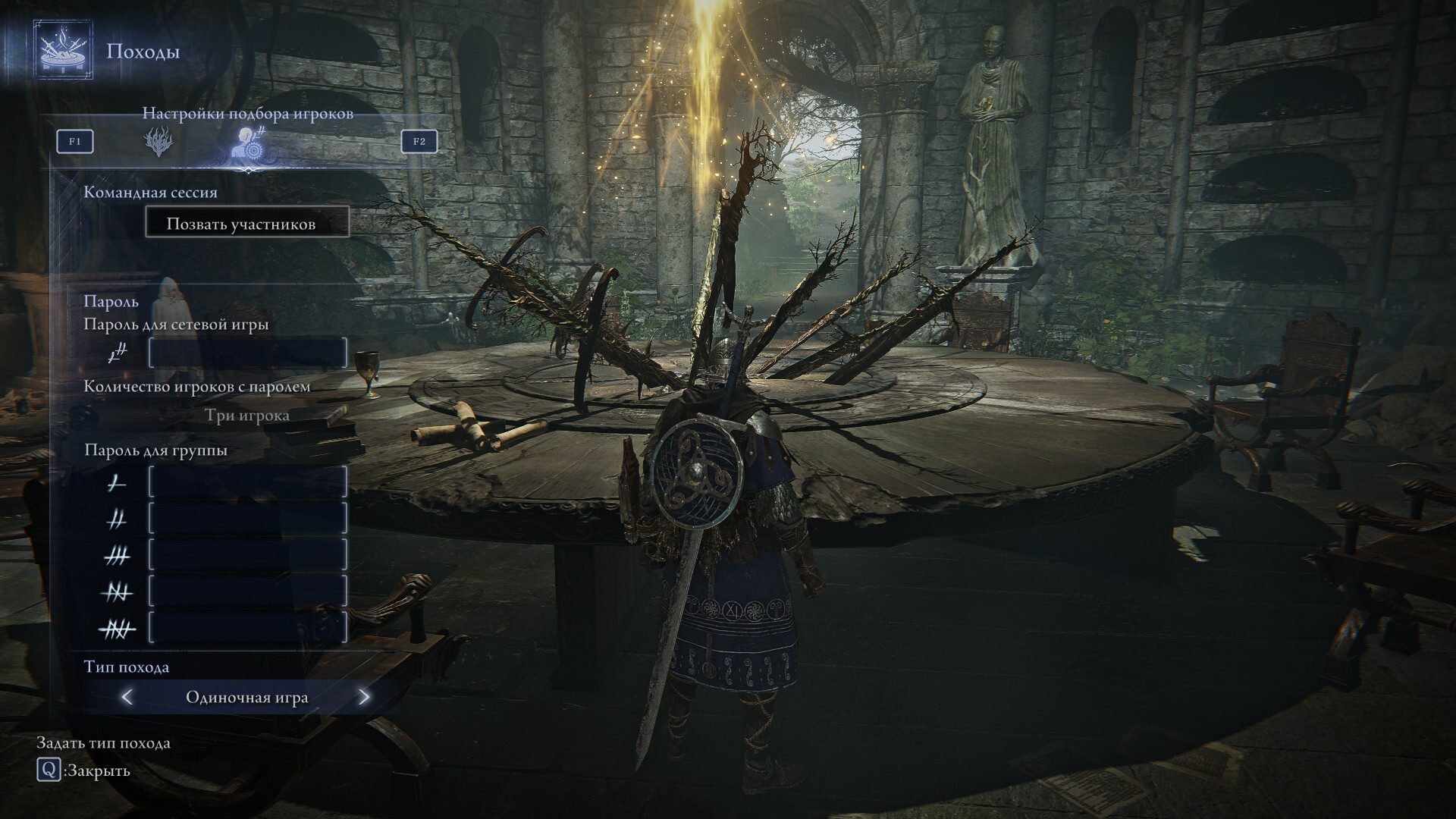Focus the "Пароль для сетевой игры" field
Image resolution: width=1456 pixels, height=819 pixels.
pos(248,353)
